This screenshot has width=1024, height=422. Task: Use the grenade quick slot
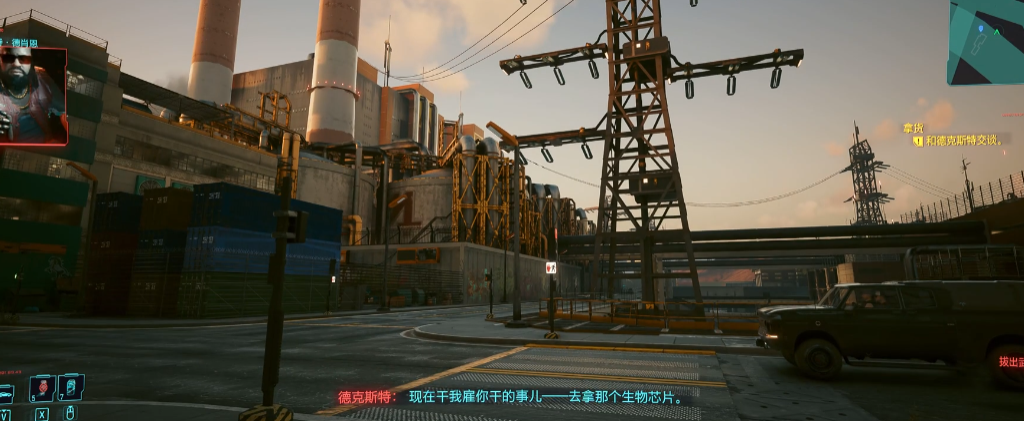pos(41,388)
